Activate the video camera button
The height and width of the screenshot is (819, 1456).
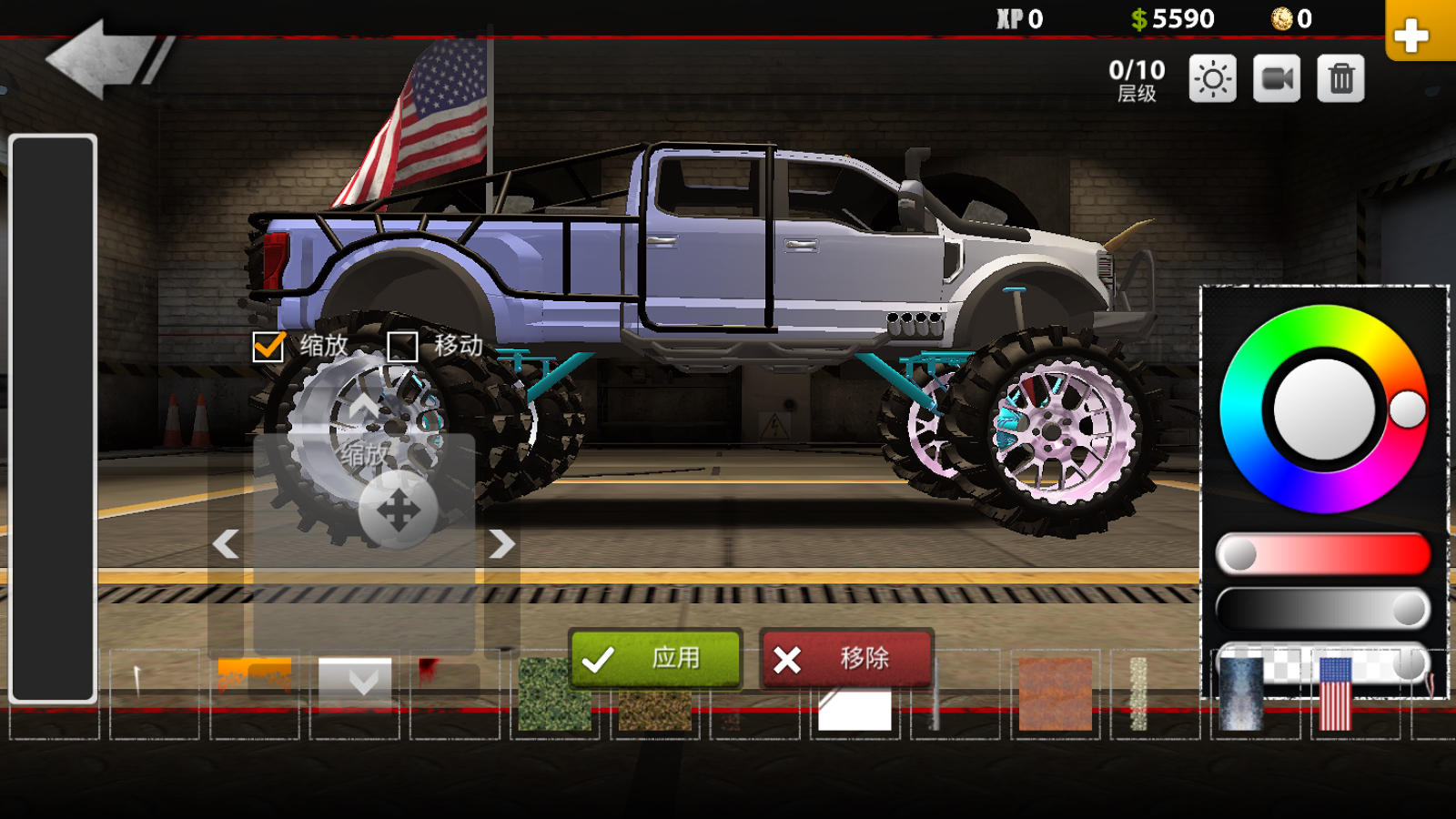(1276, 79)
